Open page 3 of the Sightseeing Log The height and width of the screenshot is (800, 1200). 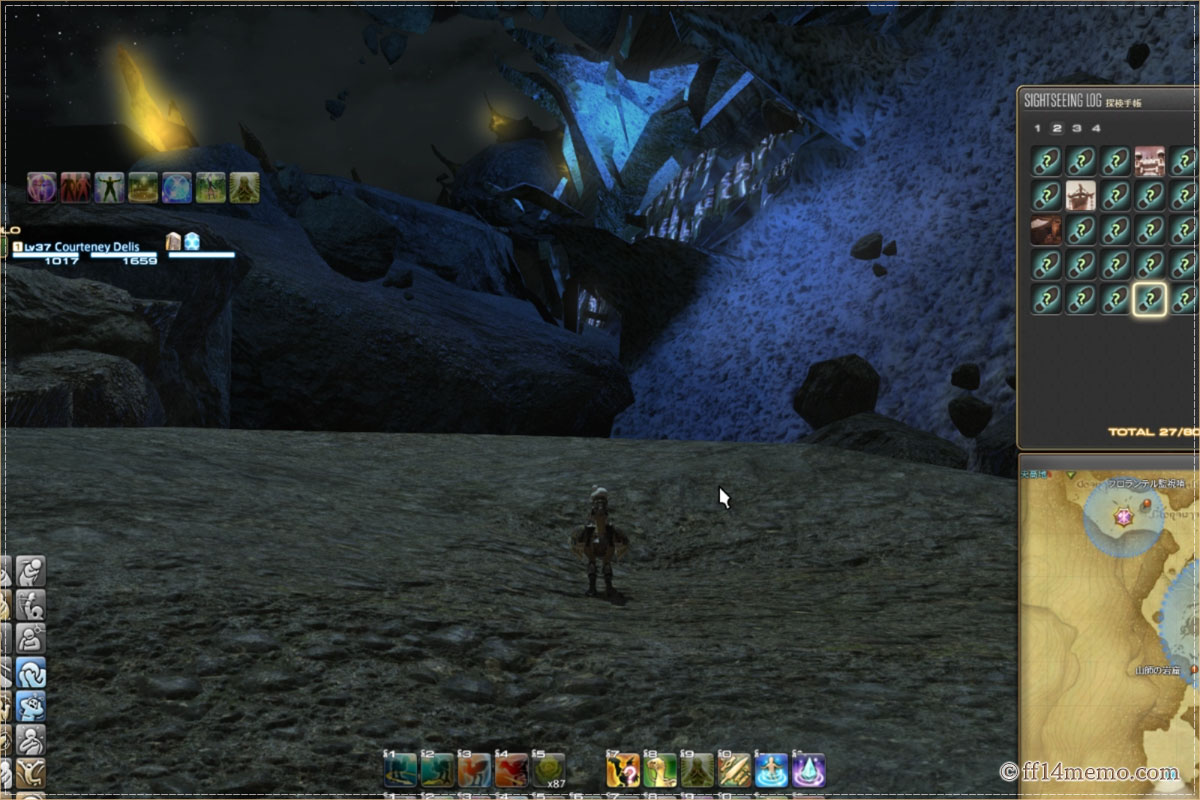[x=1076, y=128]
